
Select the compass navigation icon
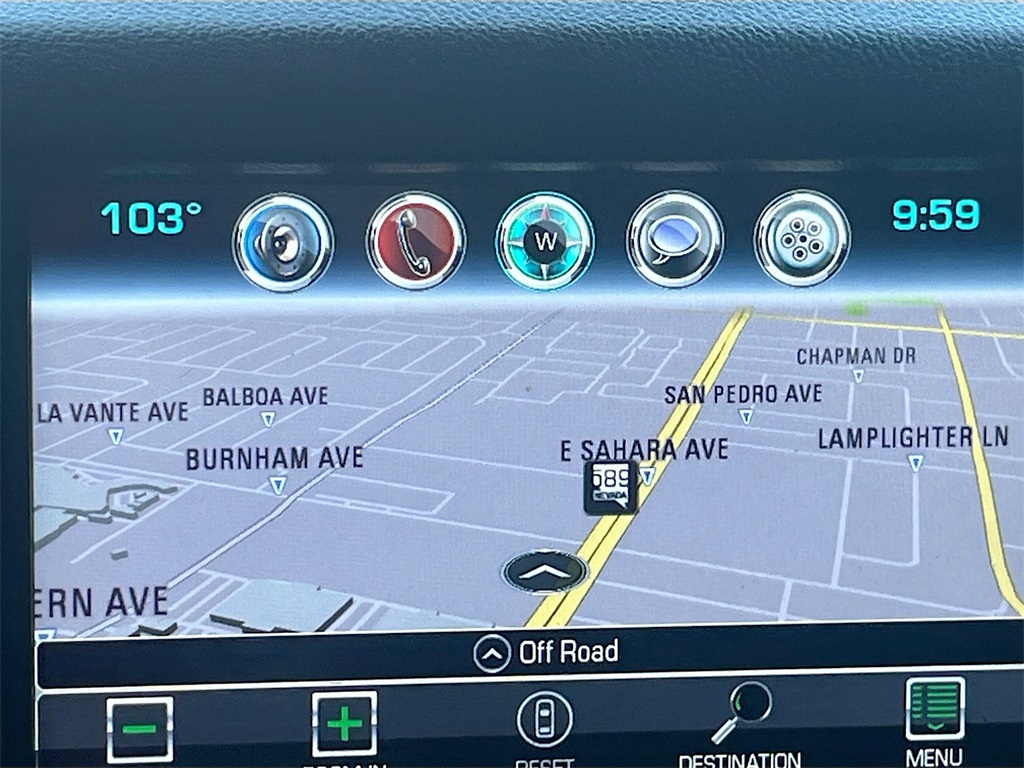(x=545, y=242)
